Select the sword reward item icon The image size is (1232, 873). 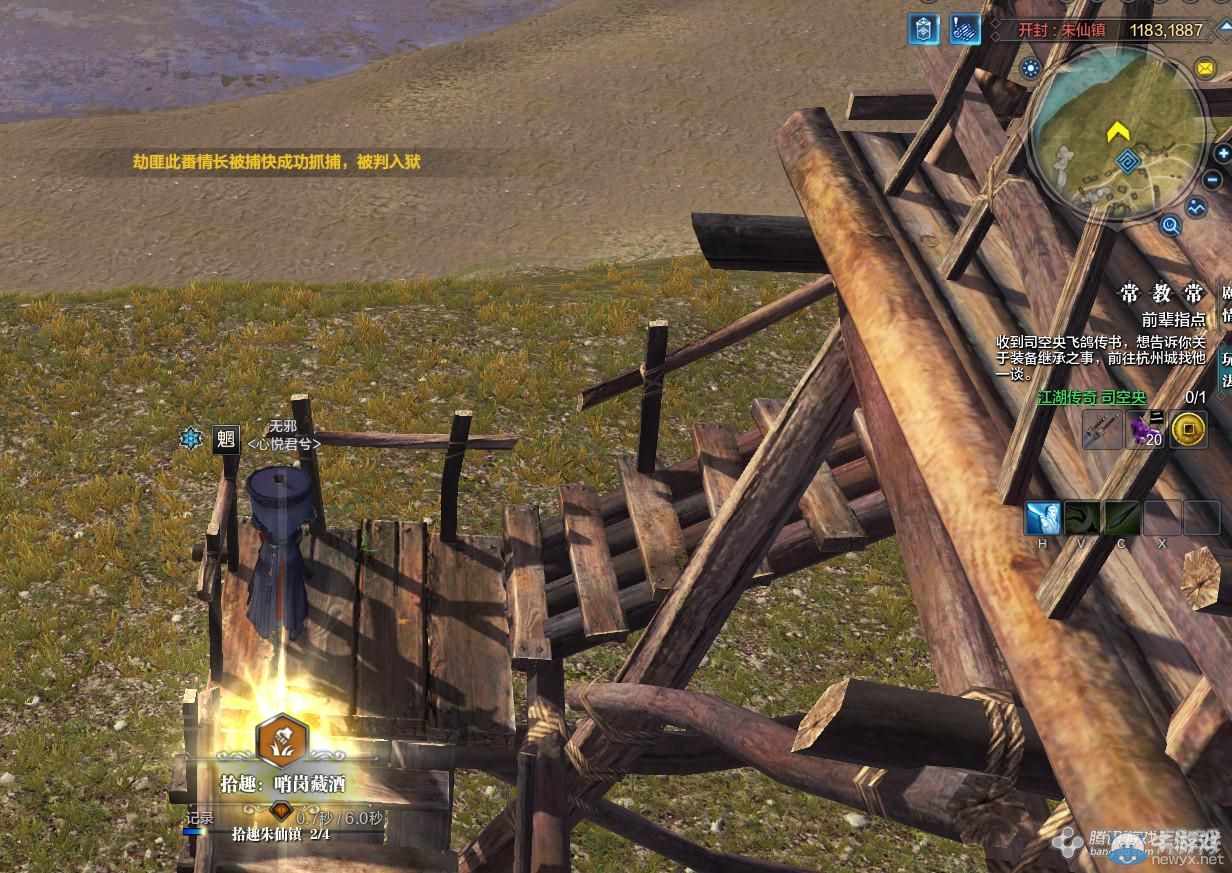(1102, 430)
